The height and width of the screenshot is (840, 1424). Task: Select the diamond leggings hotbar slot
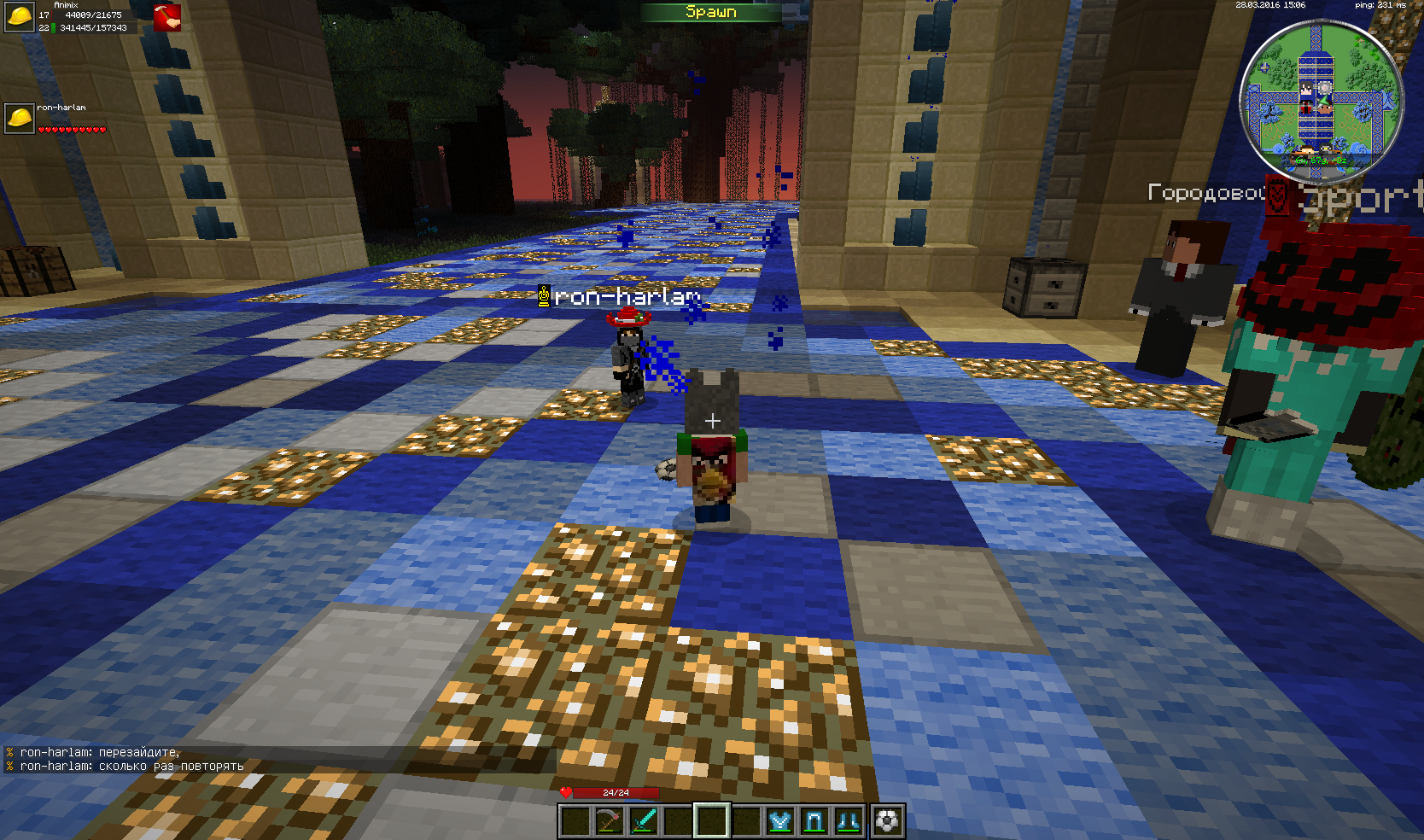tap(814, 821)
